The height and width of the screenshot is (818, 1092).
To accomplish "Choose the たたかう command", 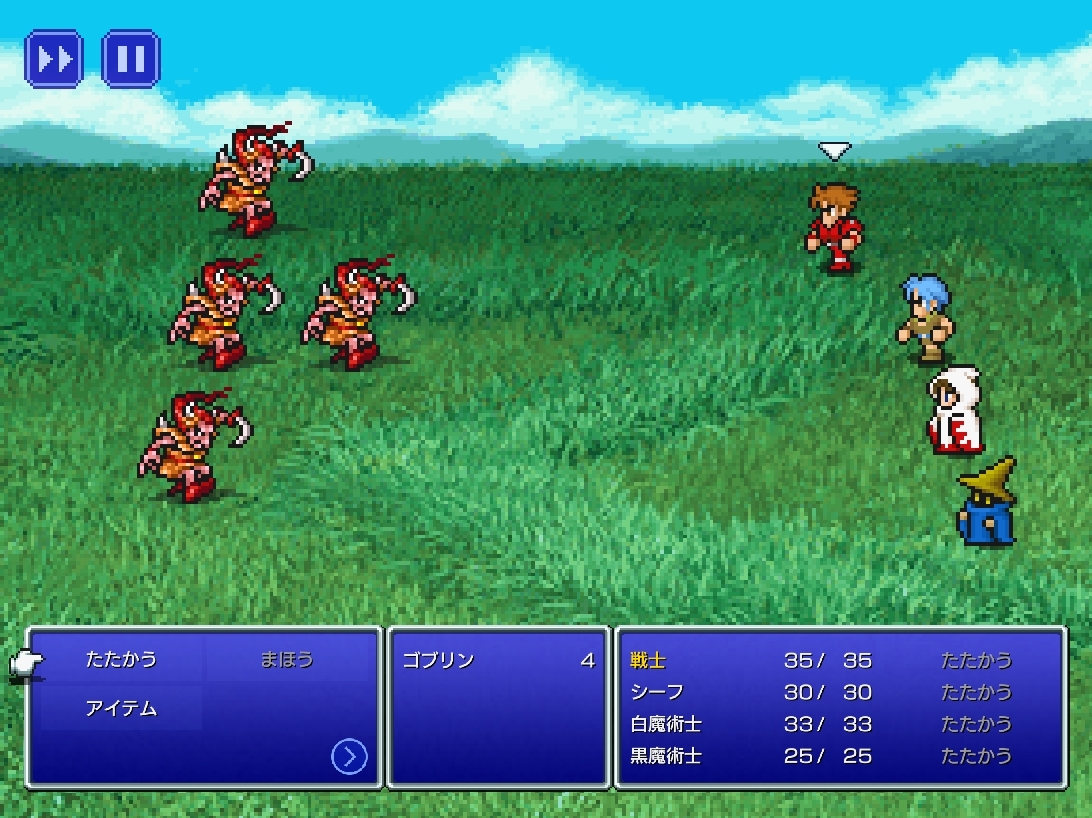I will pyautogui.click(x=121, y=660).
